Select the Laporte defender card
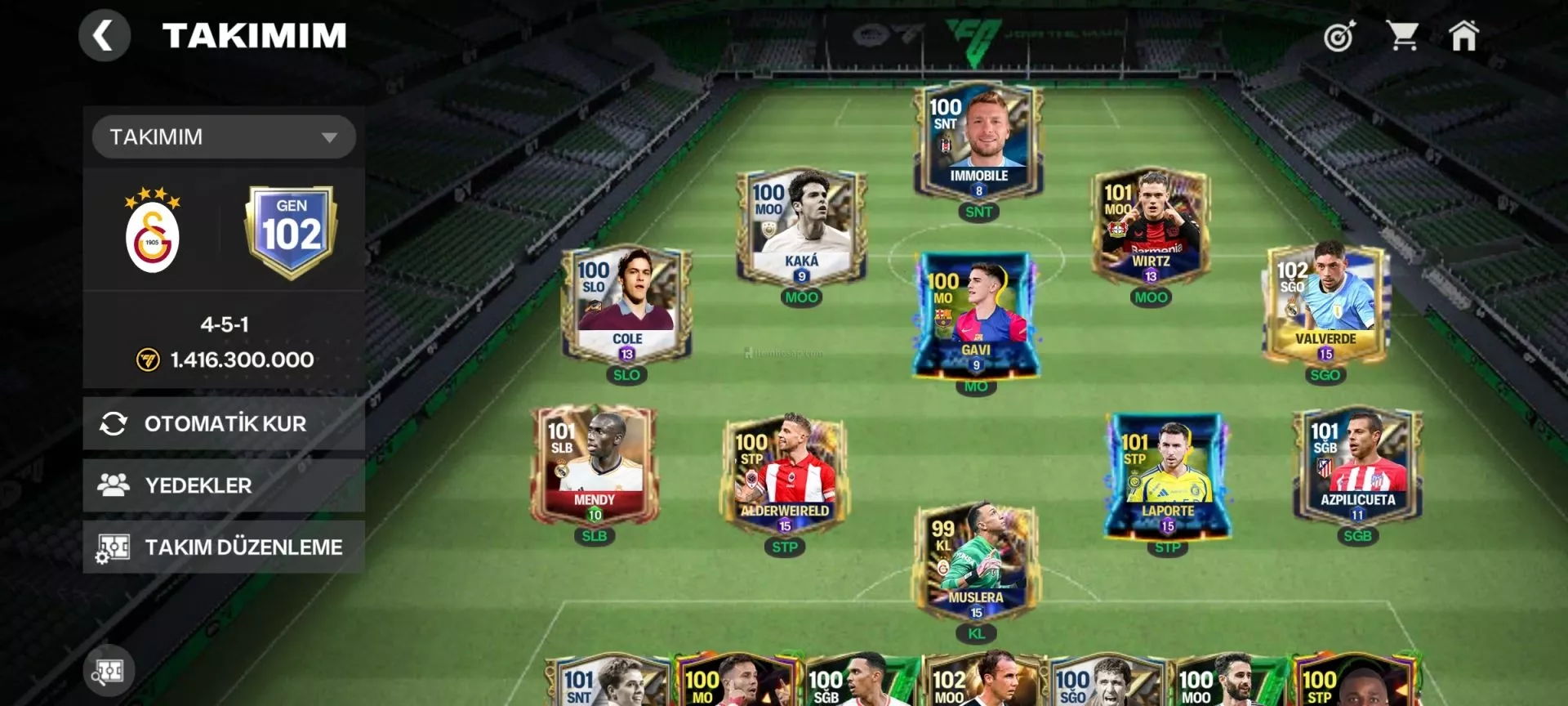 [x=1168, y=476]
